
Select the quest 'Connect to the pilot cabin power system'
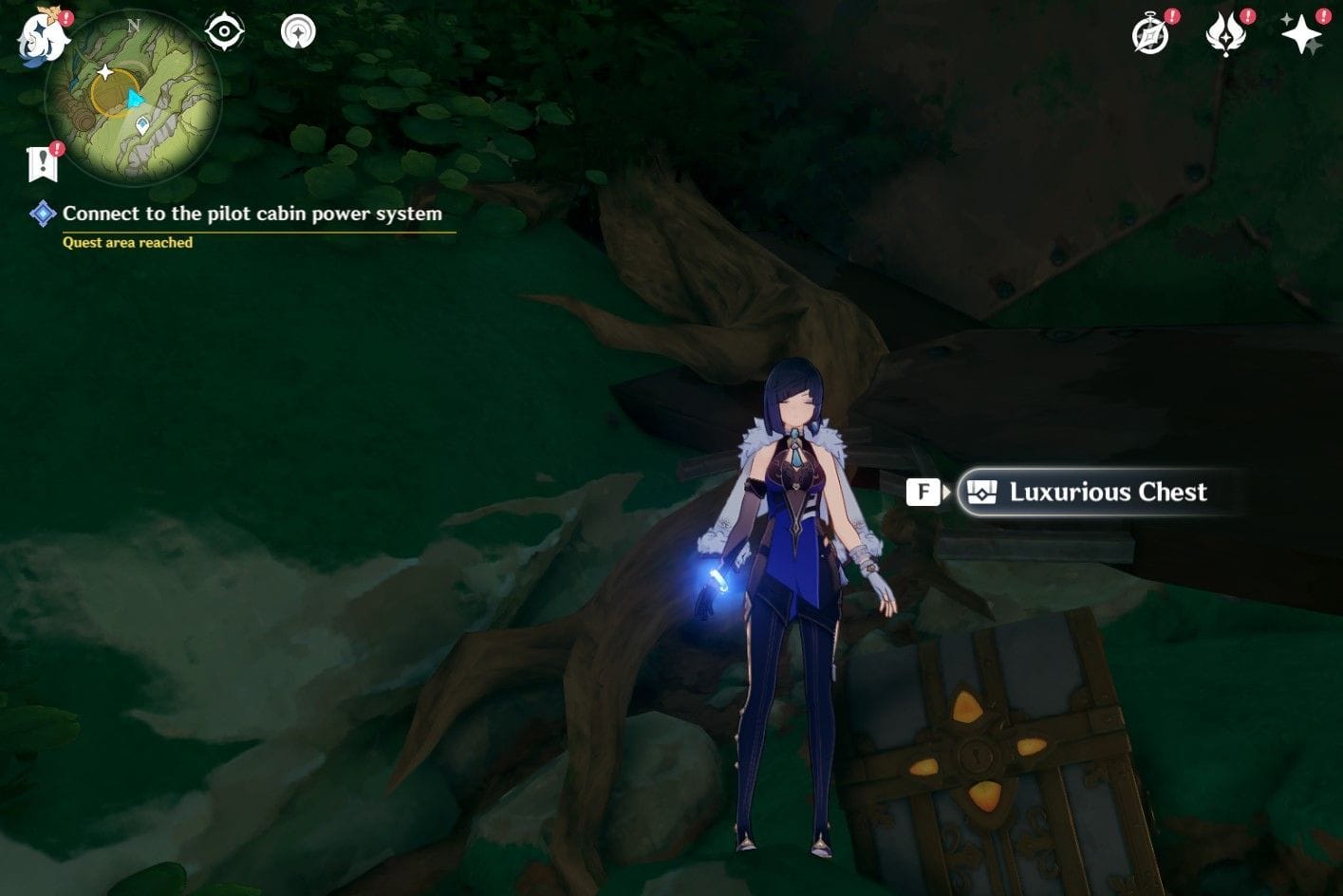pos(252,214)
